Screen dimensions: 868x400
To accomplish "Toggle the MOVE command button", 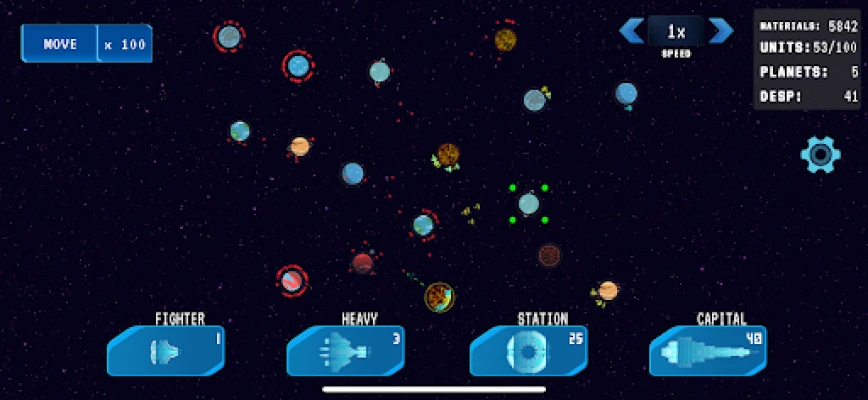I will (x=60, y=44).
